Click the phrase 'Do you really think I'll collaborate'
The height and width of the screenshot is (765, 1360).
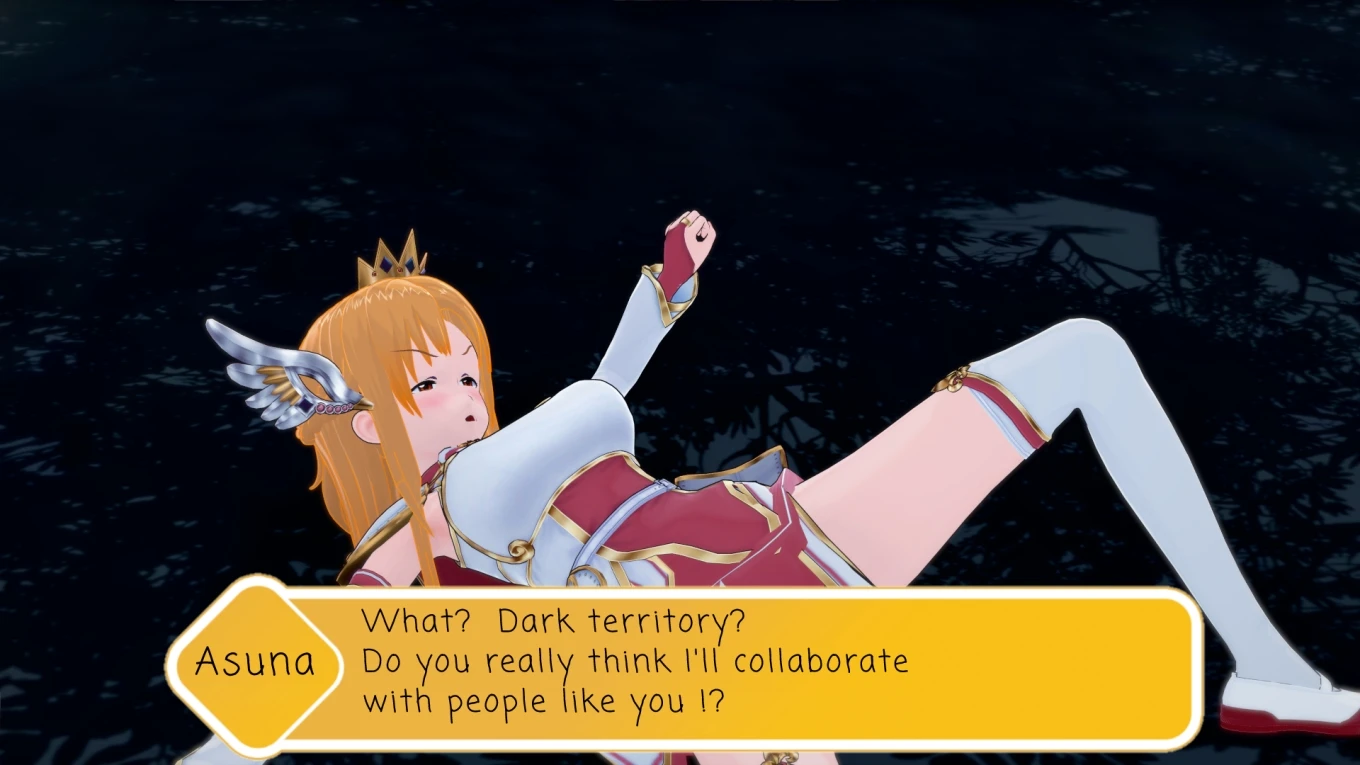tap(637, 660)
